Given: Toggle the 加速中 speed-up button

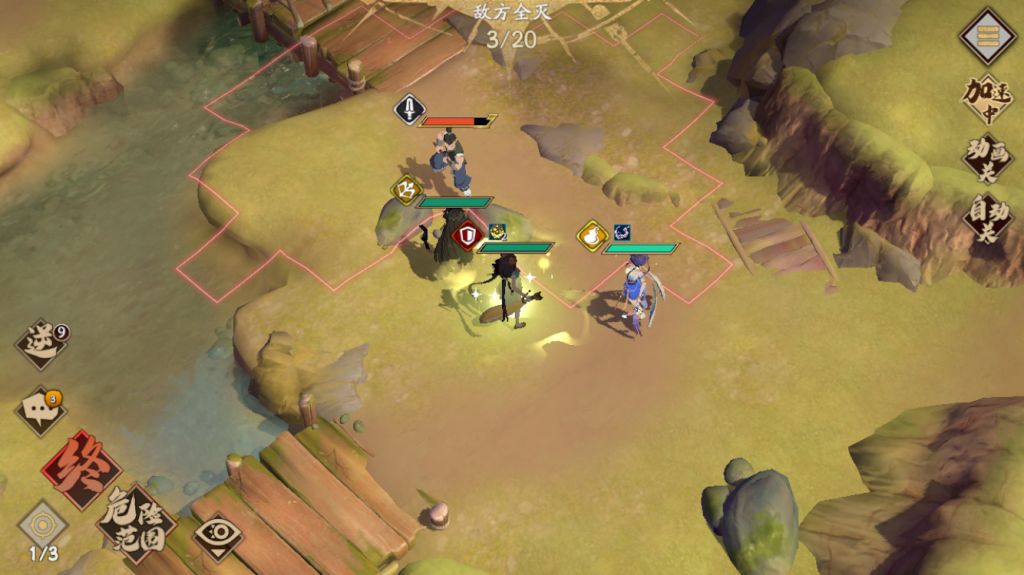Looking at the screenshot, I should coord(986,100).
